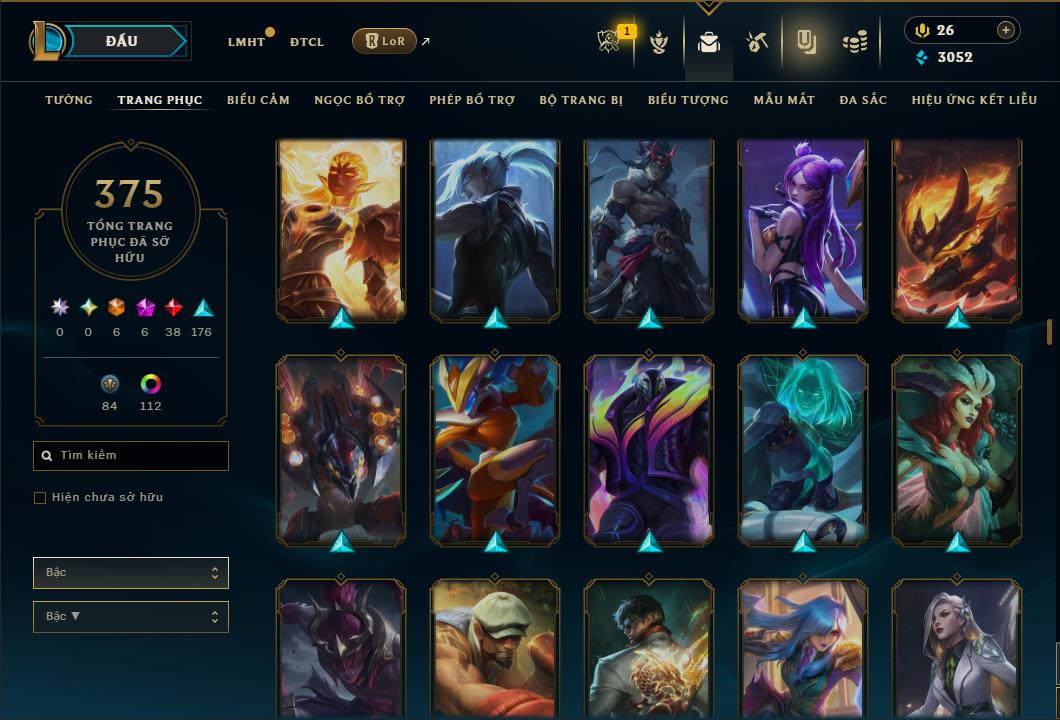Open the Bậc sort-order dropdown with arrow

coord(131,617)
